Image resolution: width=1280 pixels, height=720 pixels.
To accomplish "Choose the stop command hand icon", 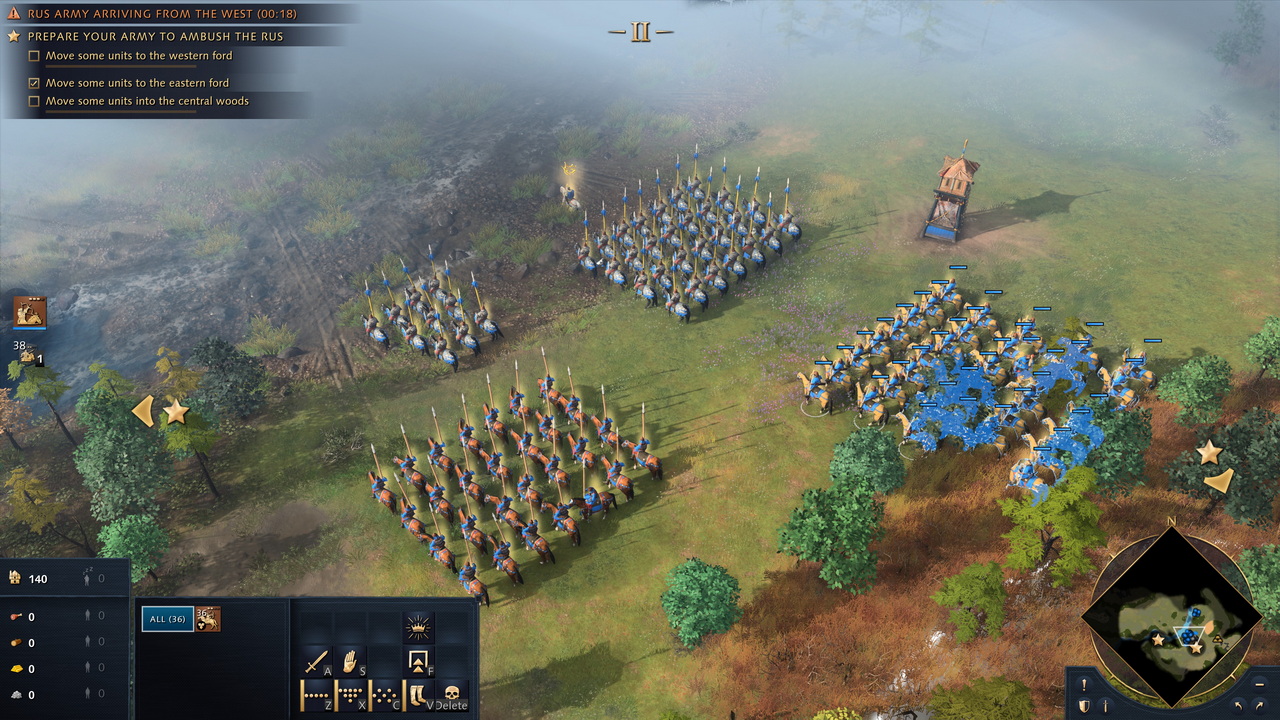I will [x=351, y=661].
